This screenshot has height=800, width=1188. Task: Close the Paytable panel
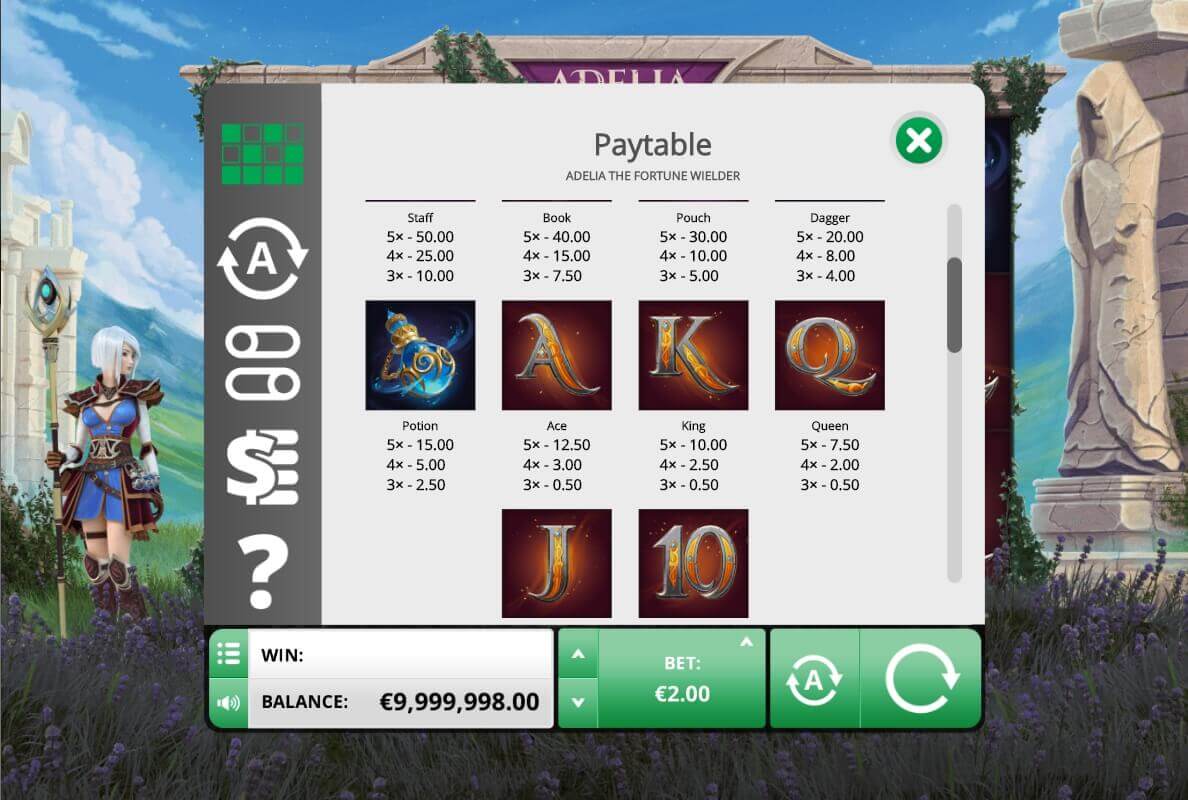918,142
